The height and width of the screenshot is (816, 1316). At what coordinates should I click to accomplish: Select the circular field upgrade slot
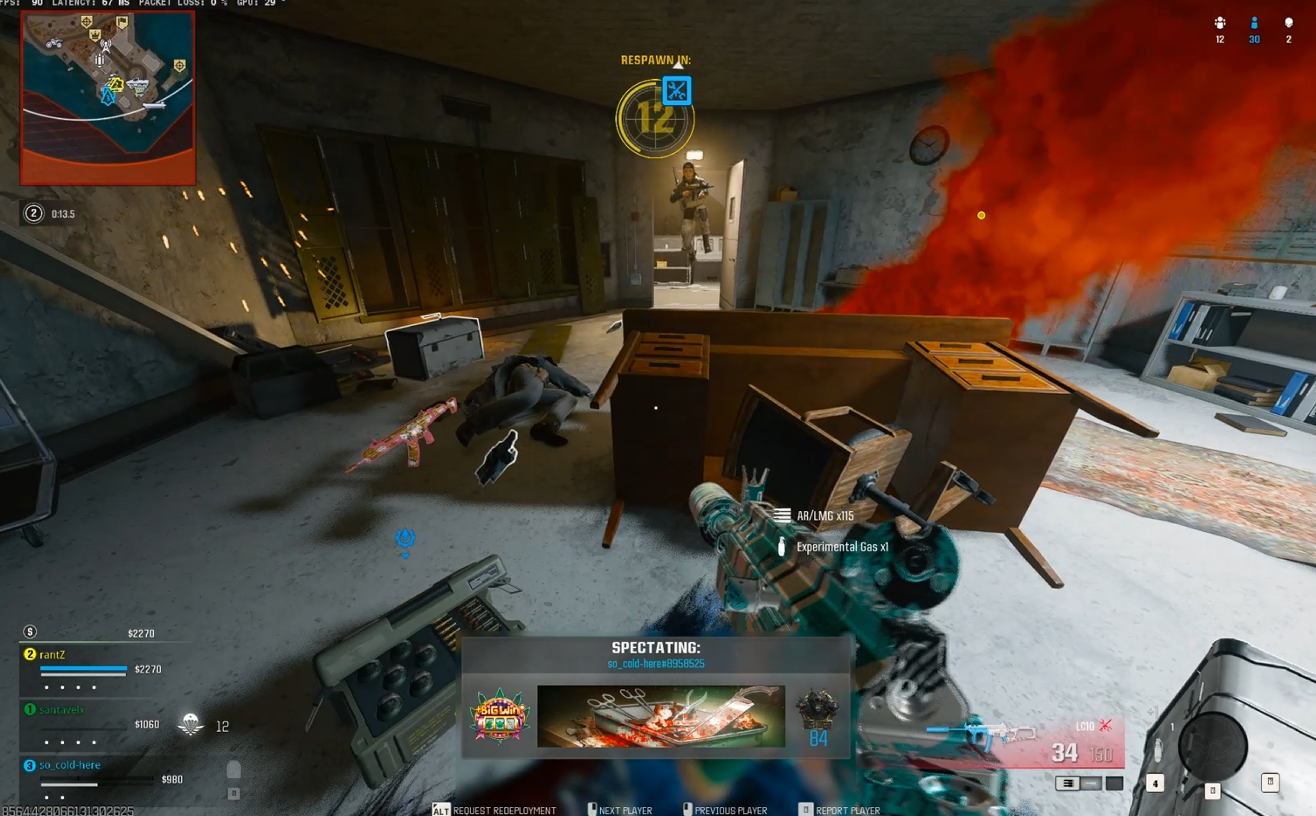pyautogui.click(x=1212, y=744)
